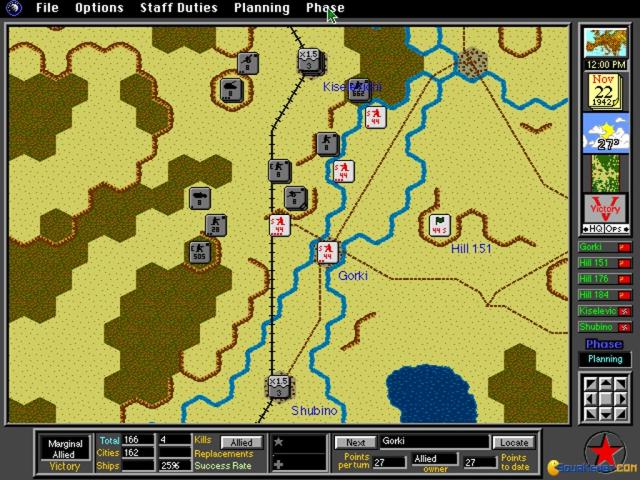640x480 pixels.
Task: Click the terrain overview minimap
Action: click(604, 173)
